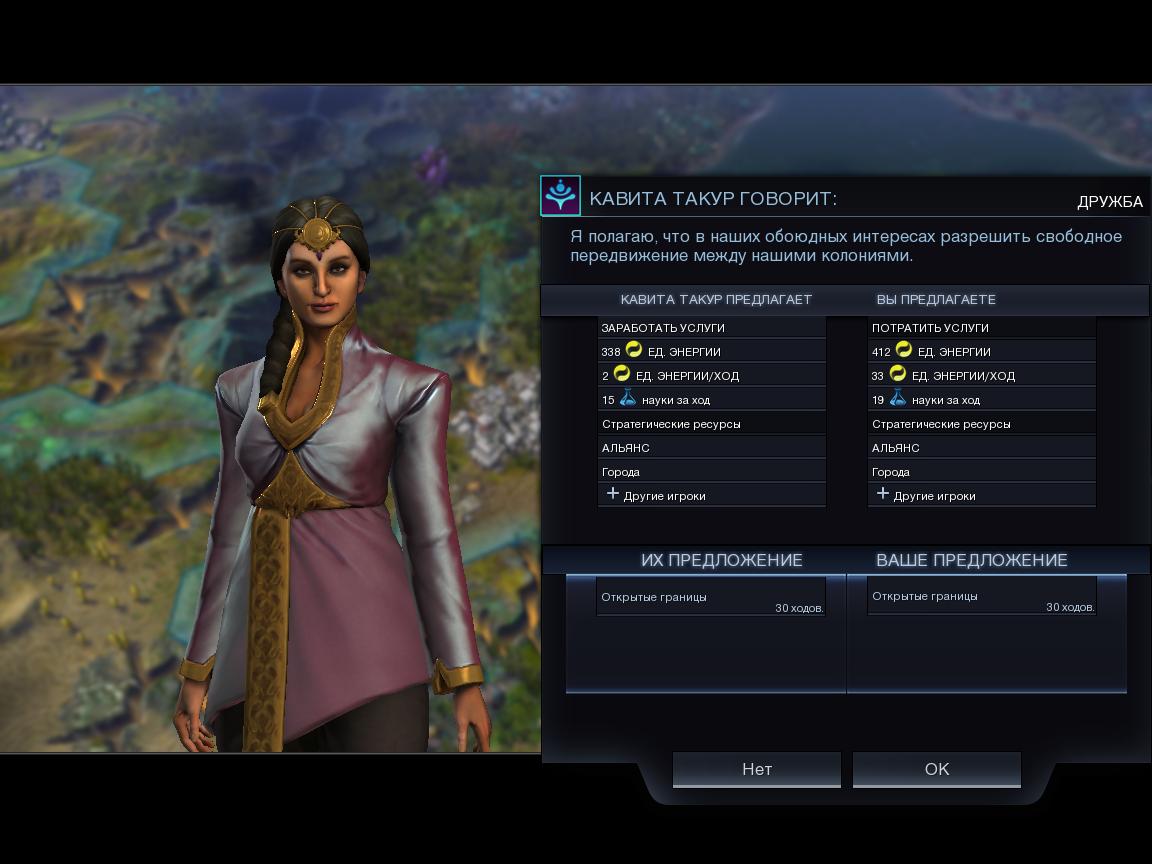Select АЛЬЯНС in Kavita's offer column
The width and height of the screenshot is (1152, 864).
(711, 447)
